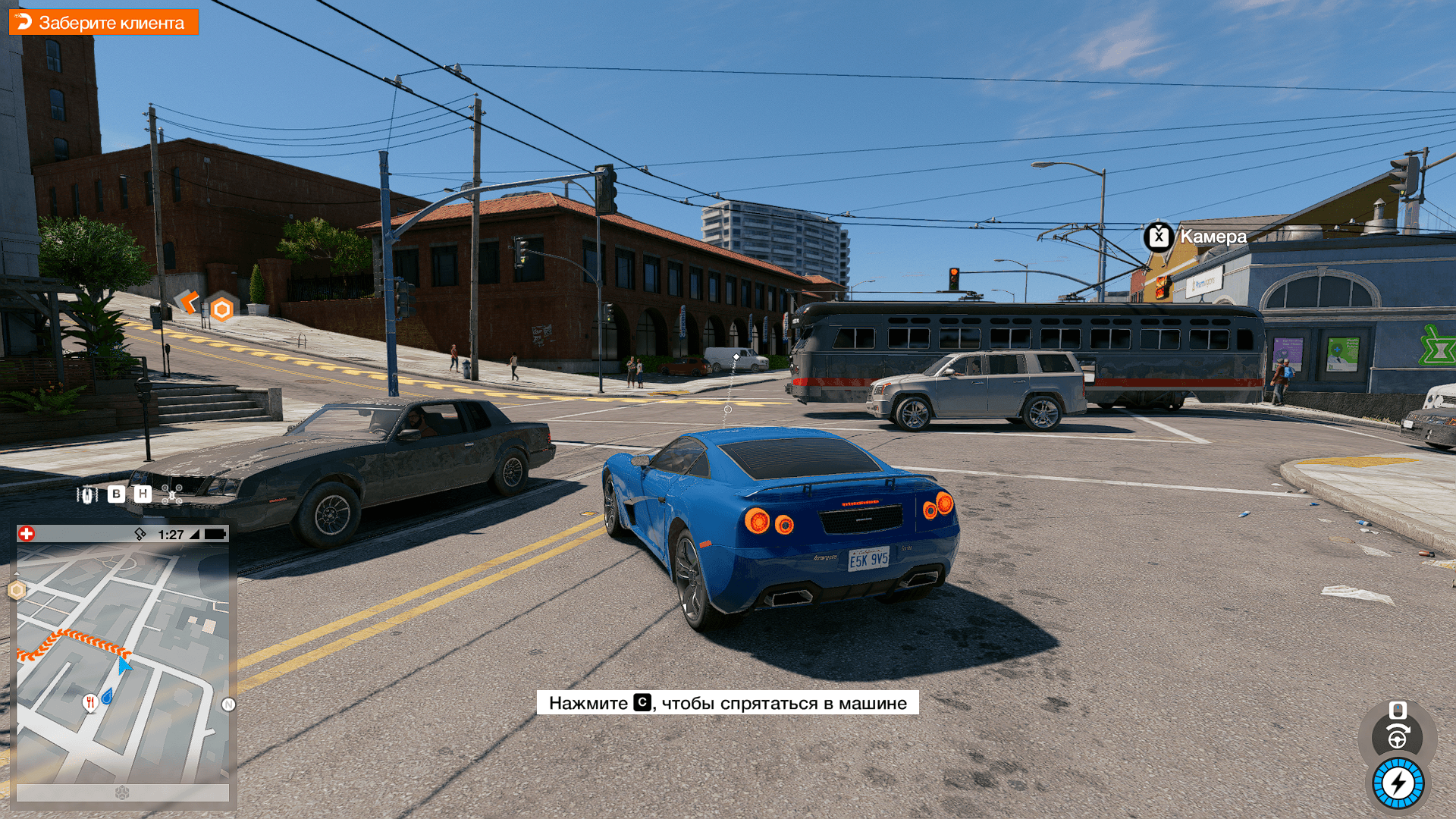Activate the lightning bolt hack icon

click(x=1398, y=783)
